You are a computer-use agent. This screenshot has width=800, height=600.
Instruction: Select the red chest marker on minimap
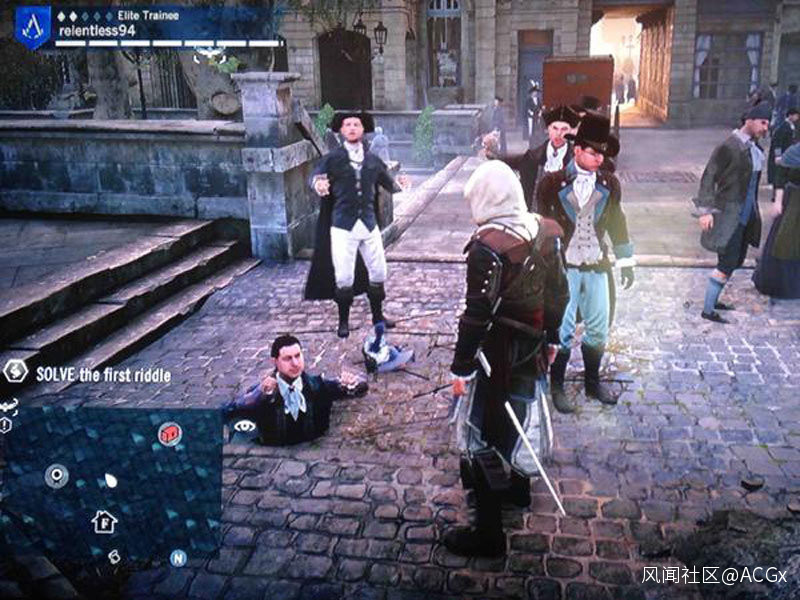170,433
